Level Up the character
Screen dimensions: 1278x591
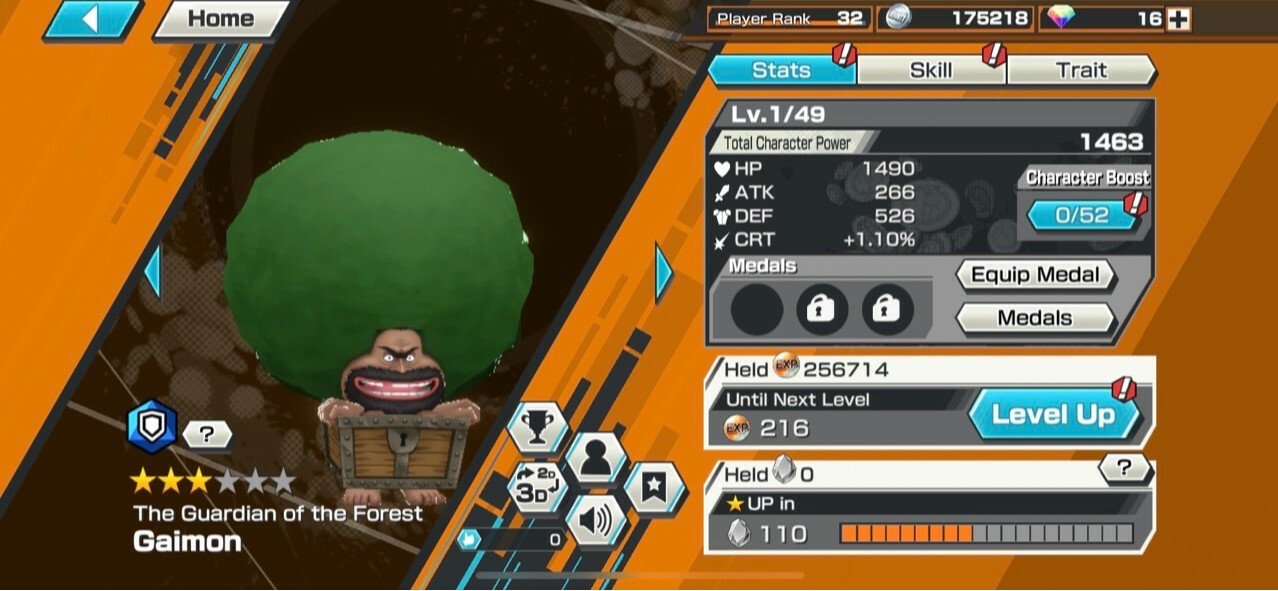(1053, 415)
